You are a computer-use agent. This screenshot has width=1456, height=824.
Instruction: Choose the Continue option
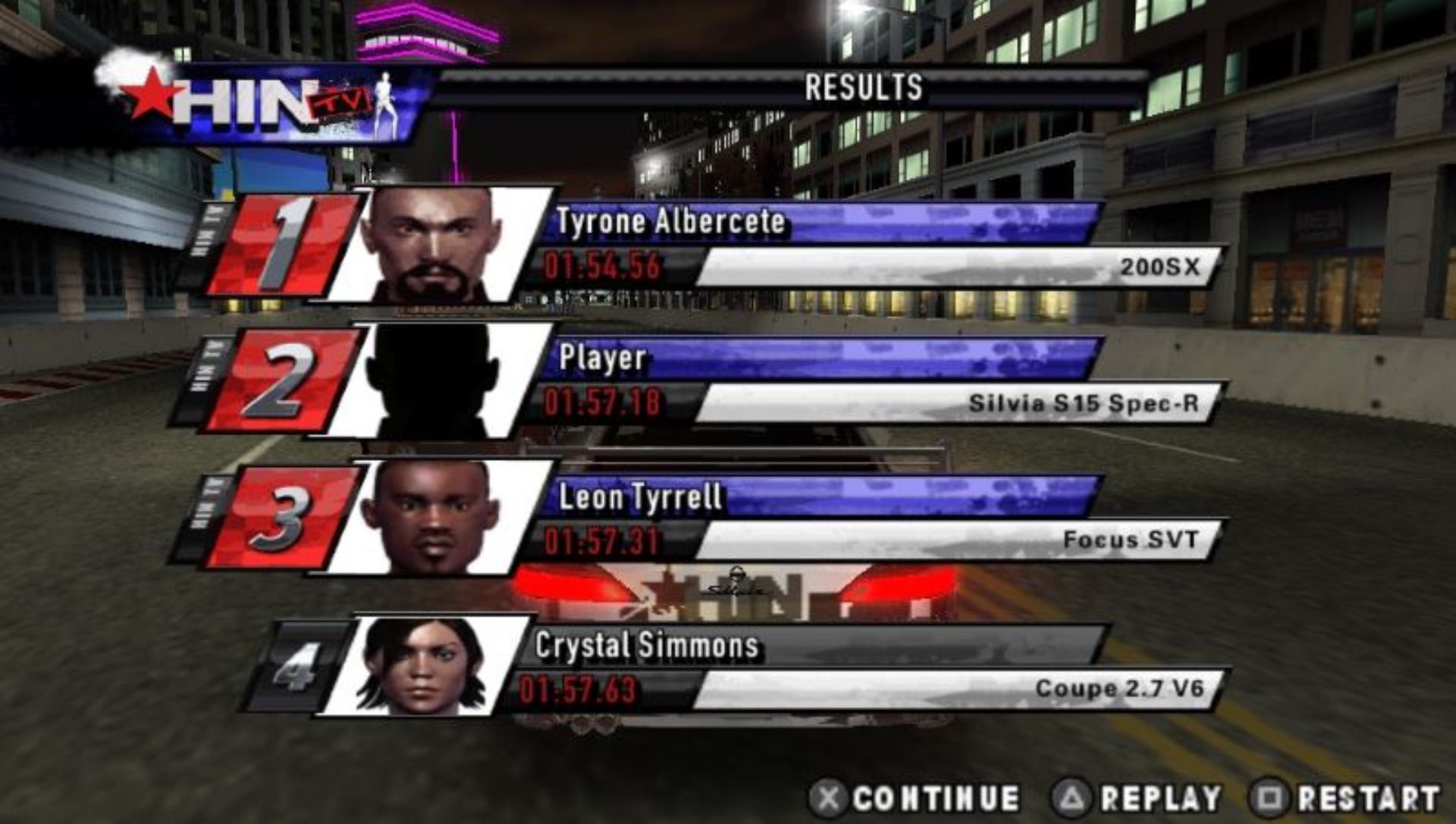pyautogui.click(x=918, y=798)
